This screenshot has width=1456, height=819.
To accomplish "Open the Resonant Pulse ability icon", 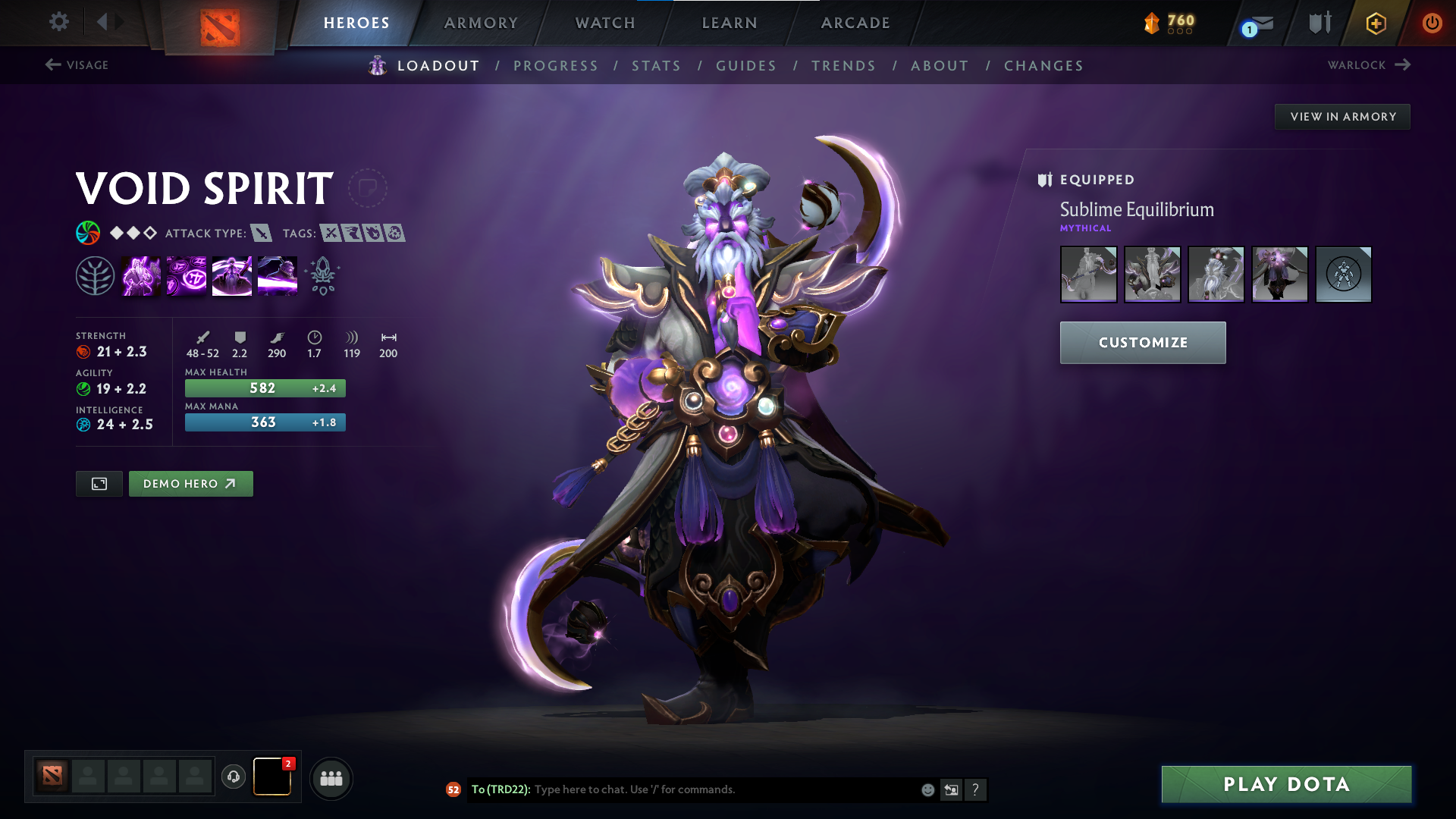I will point(231,275).
